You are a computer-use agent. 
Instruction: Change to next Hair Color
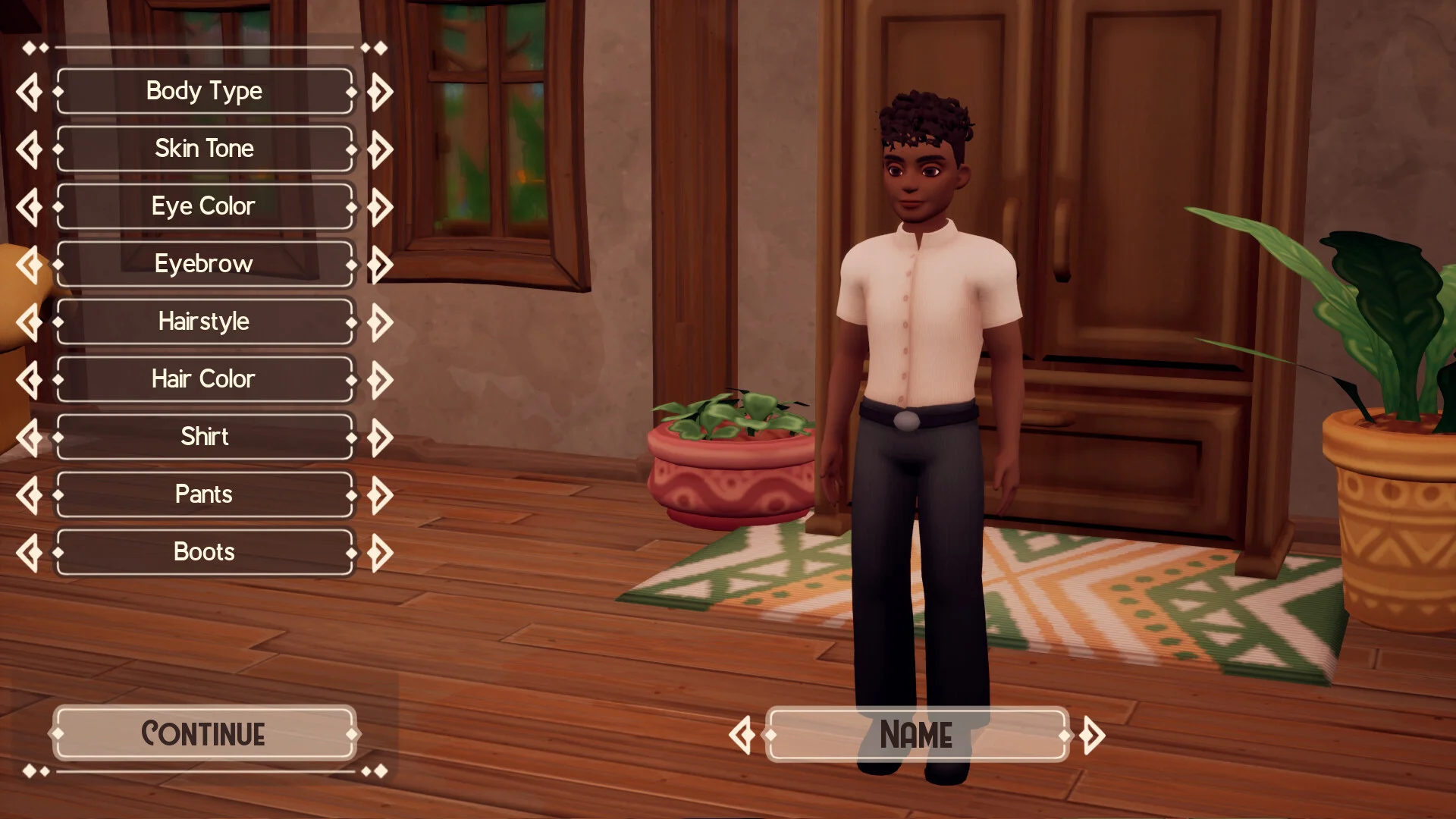[x=380, y=380]
